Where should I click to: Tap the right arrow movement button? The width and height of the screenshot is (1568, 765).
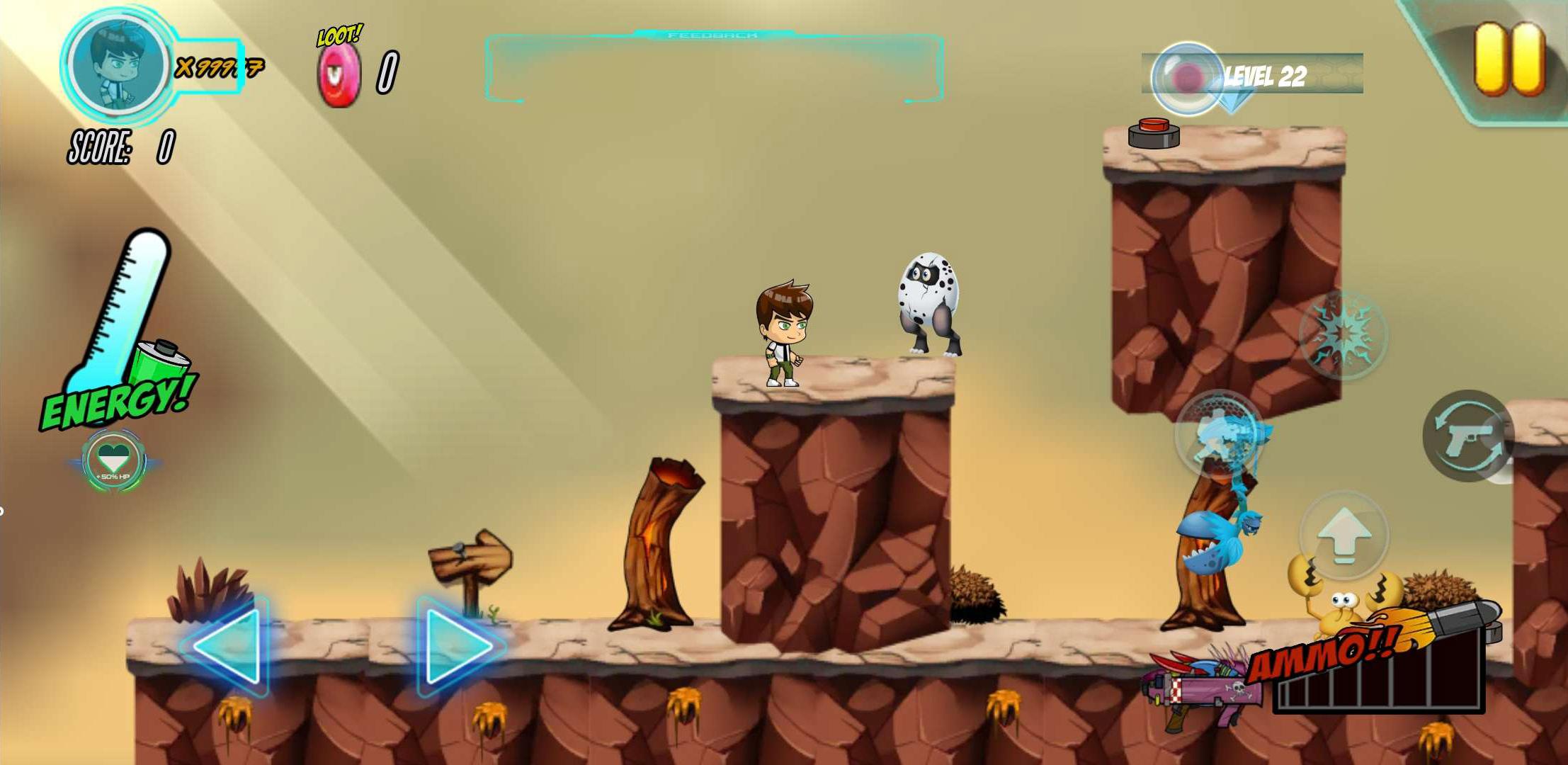(x=458, y=645)
